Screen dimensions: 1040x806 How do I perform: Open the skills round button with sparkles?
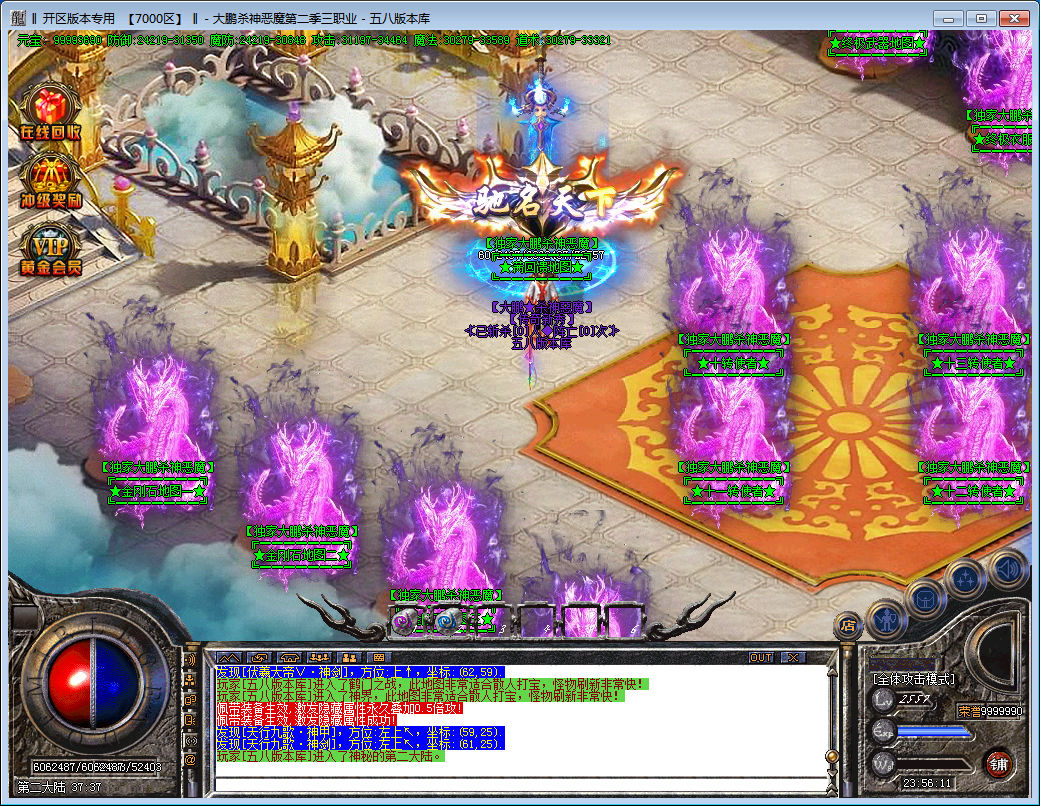[965, 580]
